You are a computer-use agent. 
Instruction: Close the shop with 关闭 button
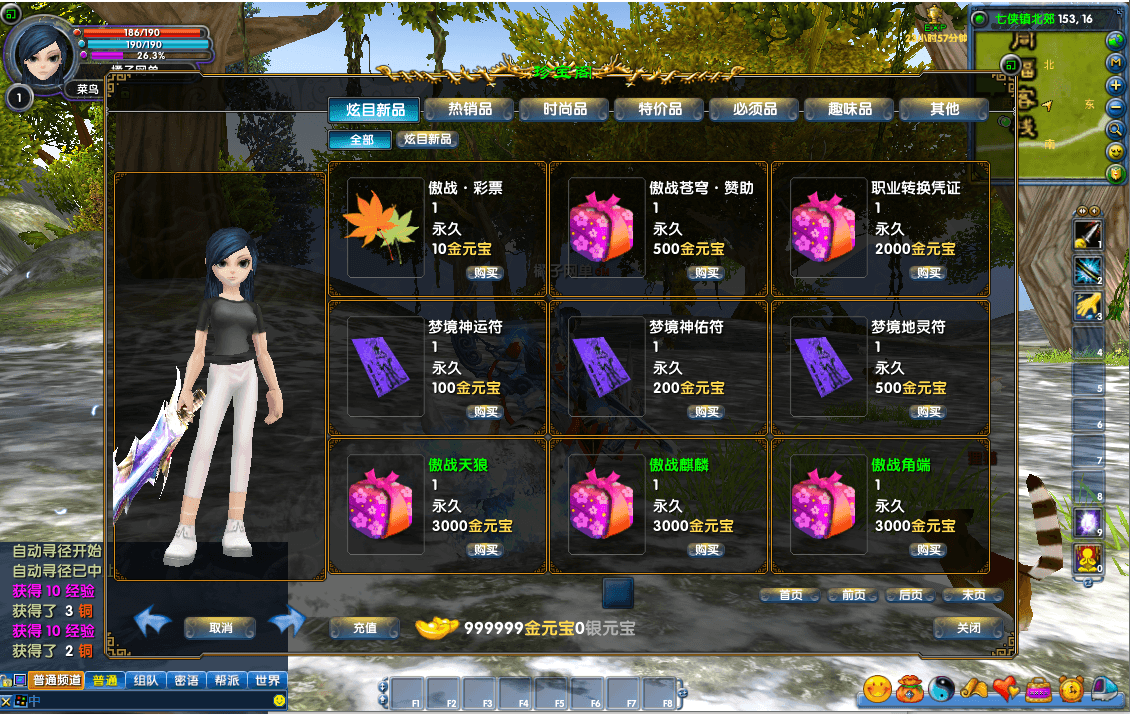coord(968,628)
